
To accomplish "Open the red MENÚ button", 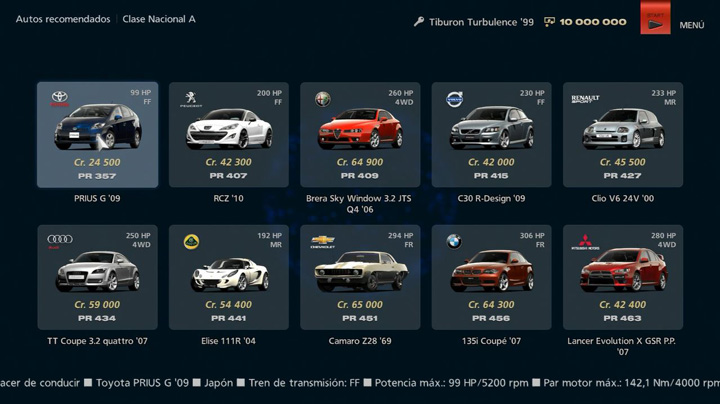I will (x=656, y=20).
